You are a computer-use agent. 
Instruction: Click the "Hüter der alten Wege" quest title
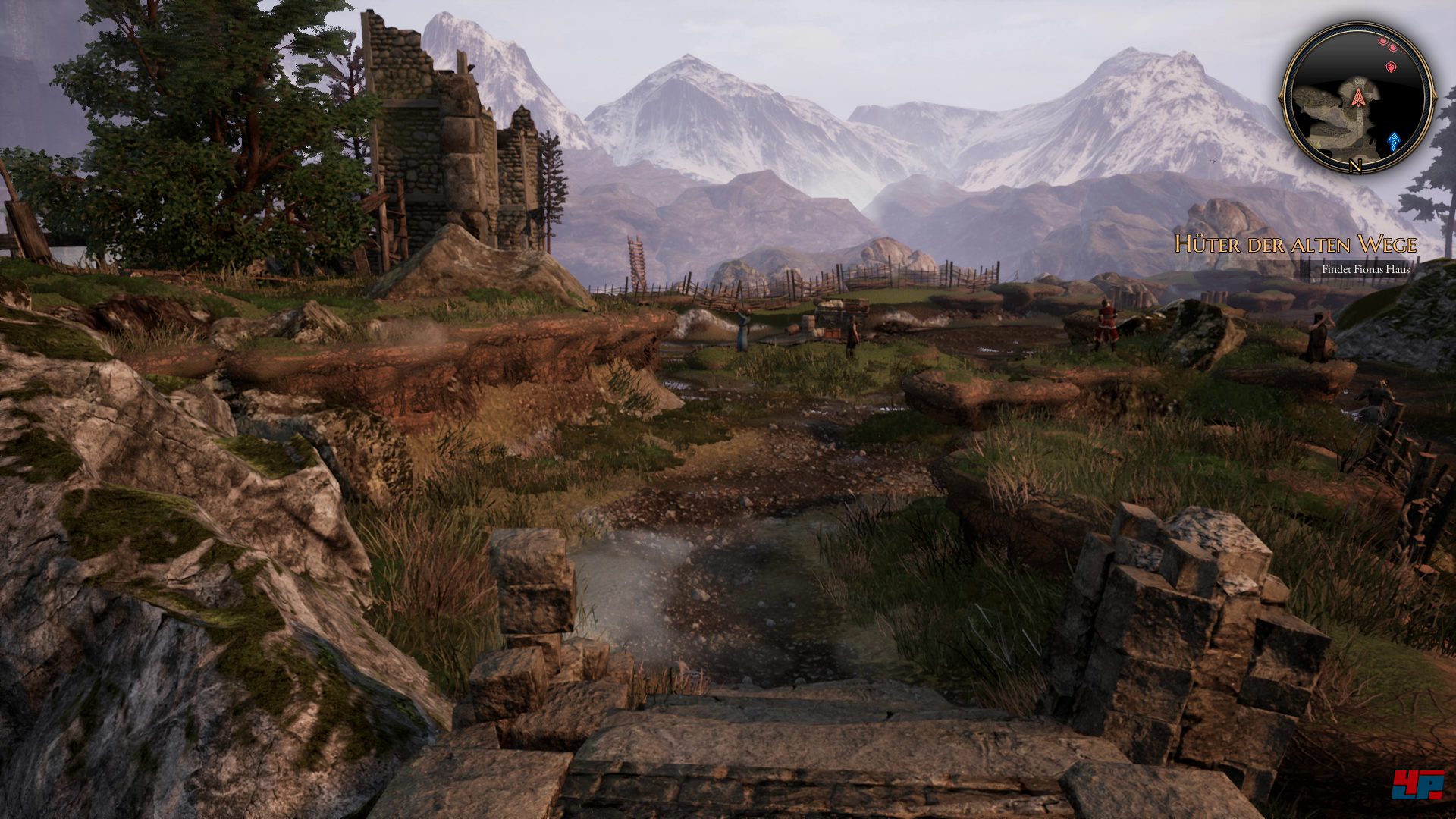pyautogui.click(x=1295, y=244)
